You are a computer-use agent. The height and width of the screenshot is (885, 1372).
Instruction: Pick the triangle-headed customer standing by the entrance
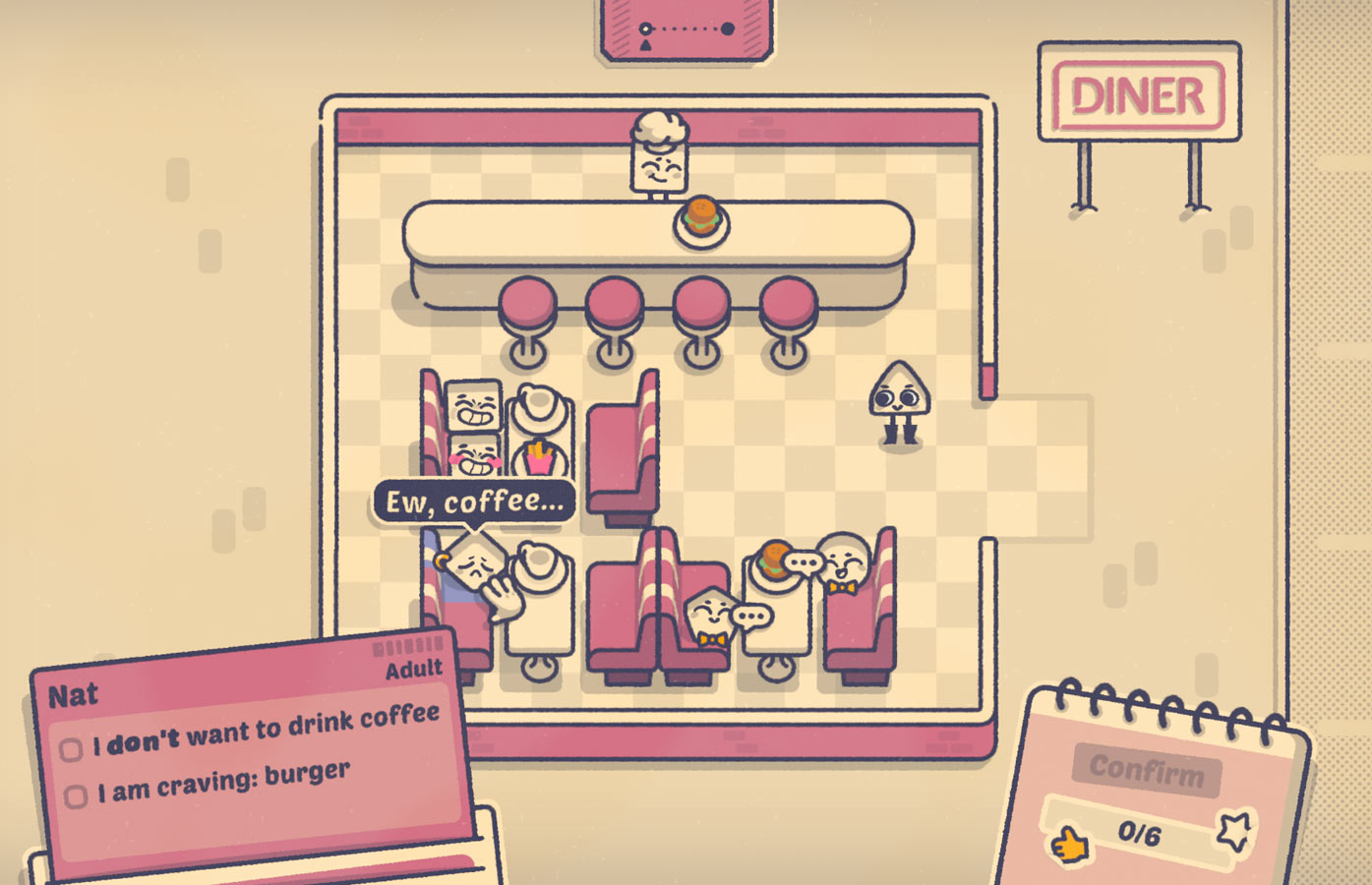pyautogui.click(x=898, y=403)
